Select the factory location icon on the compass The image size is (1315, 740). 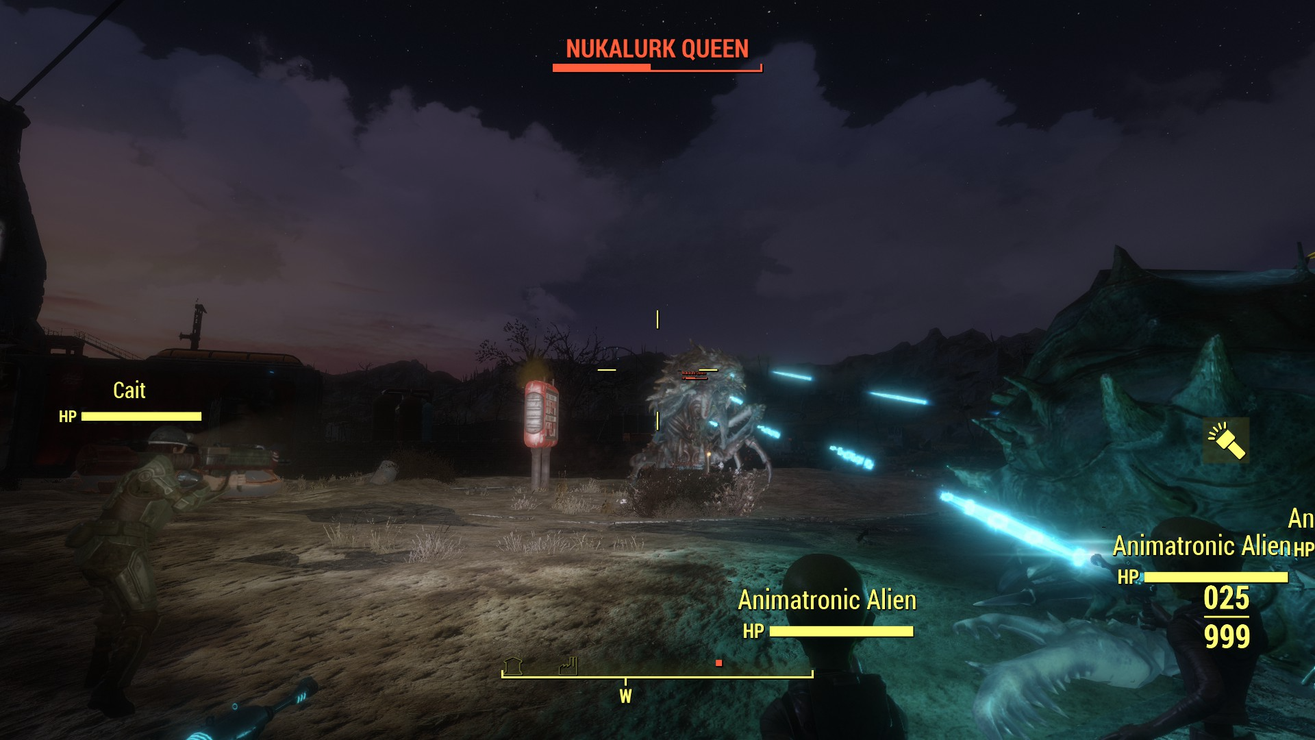coord(567,666)
